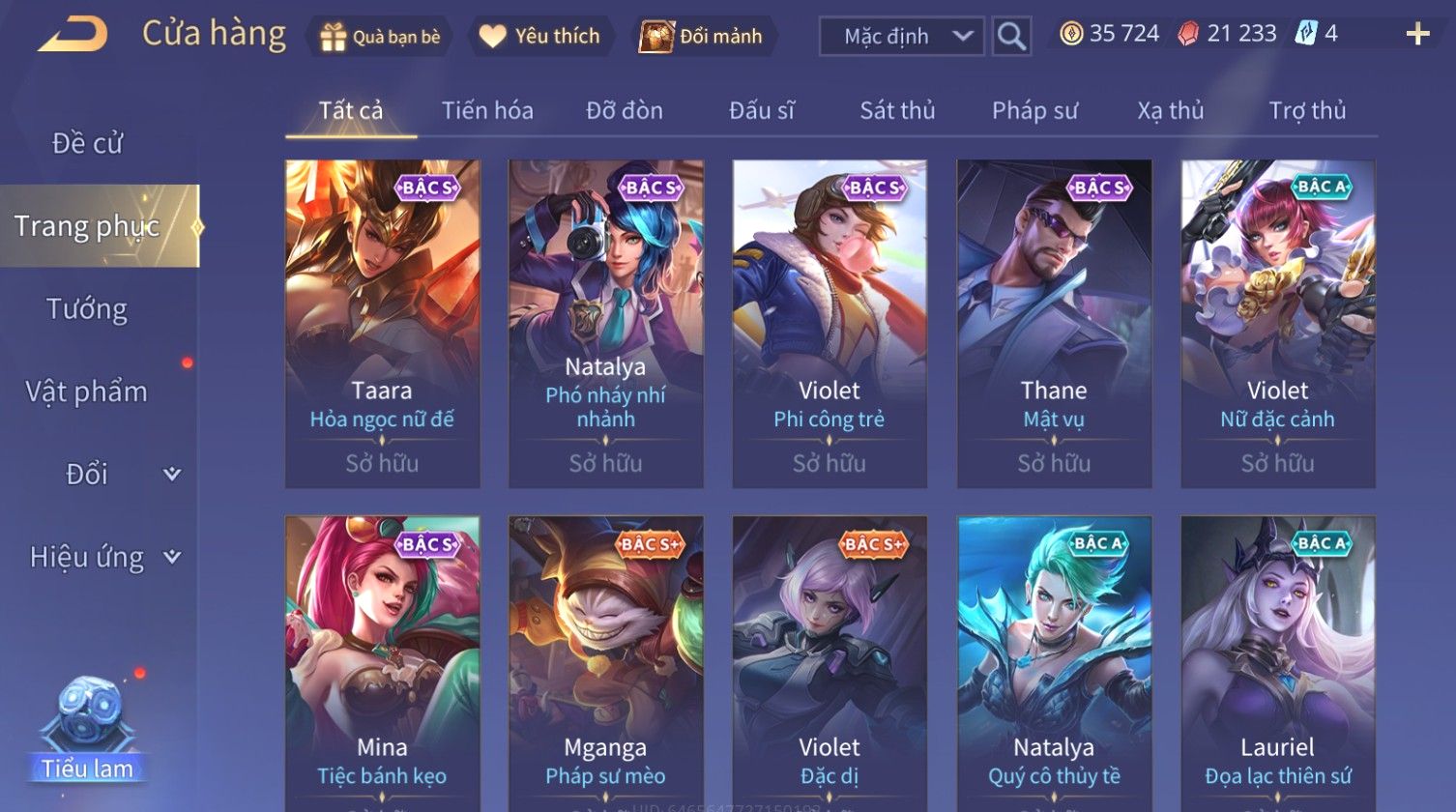Switch to the Sát thủ tab

[x=897, y=110]
